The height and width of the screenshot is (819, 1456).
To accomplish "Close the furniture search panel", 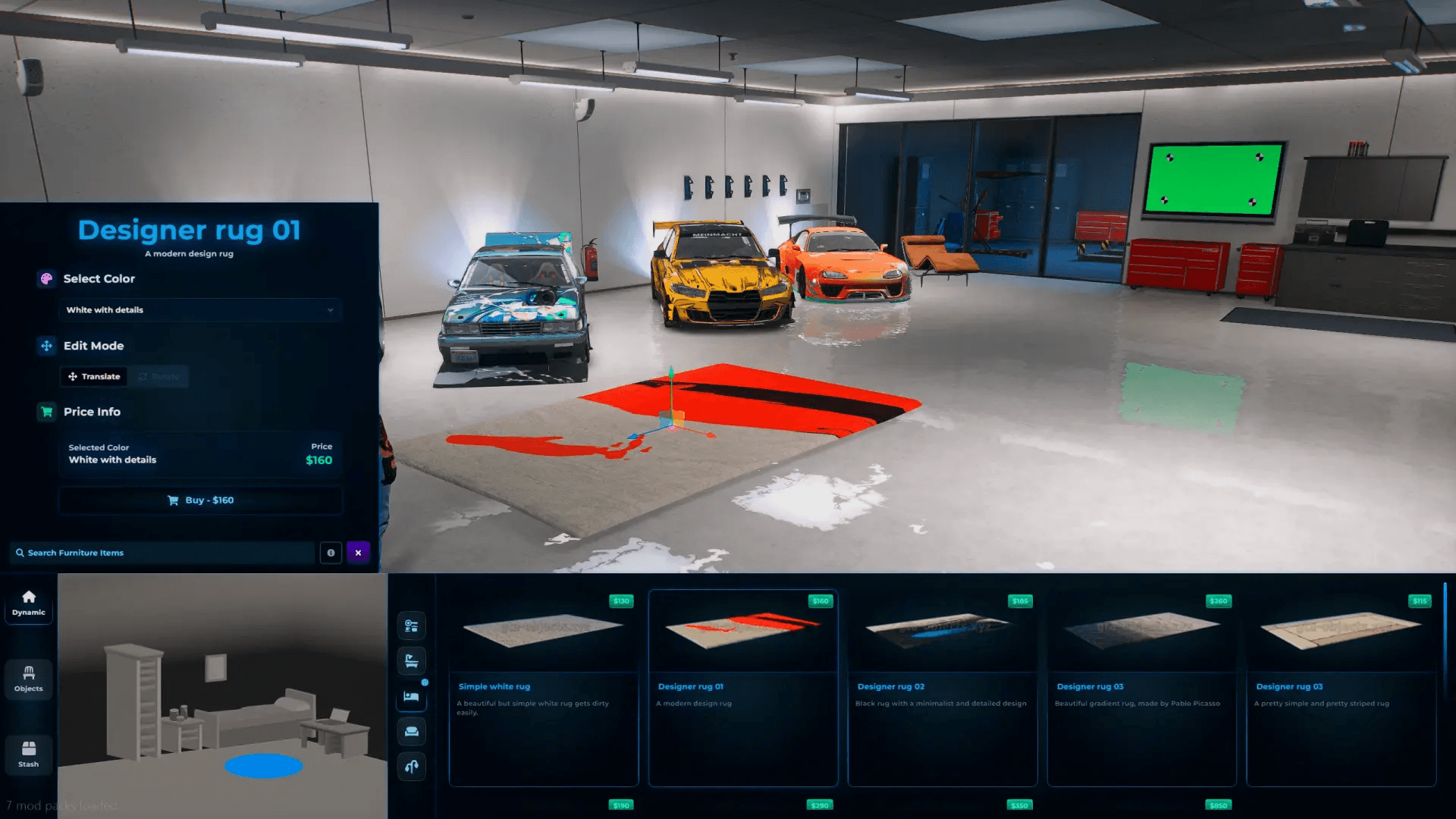I will (358, 553).
